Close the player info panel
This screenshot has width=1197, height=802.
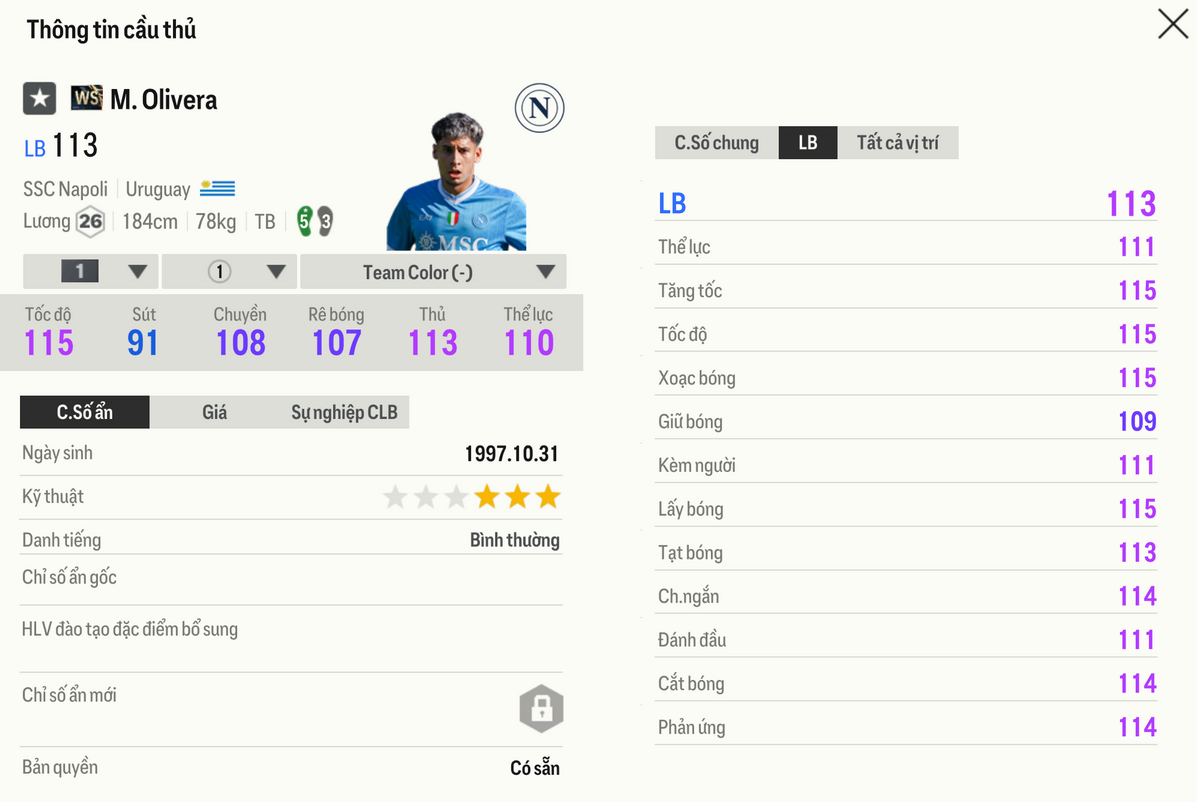(x=1172, y=24)
